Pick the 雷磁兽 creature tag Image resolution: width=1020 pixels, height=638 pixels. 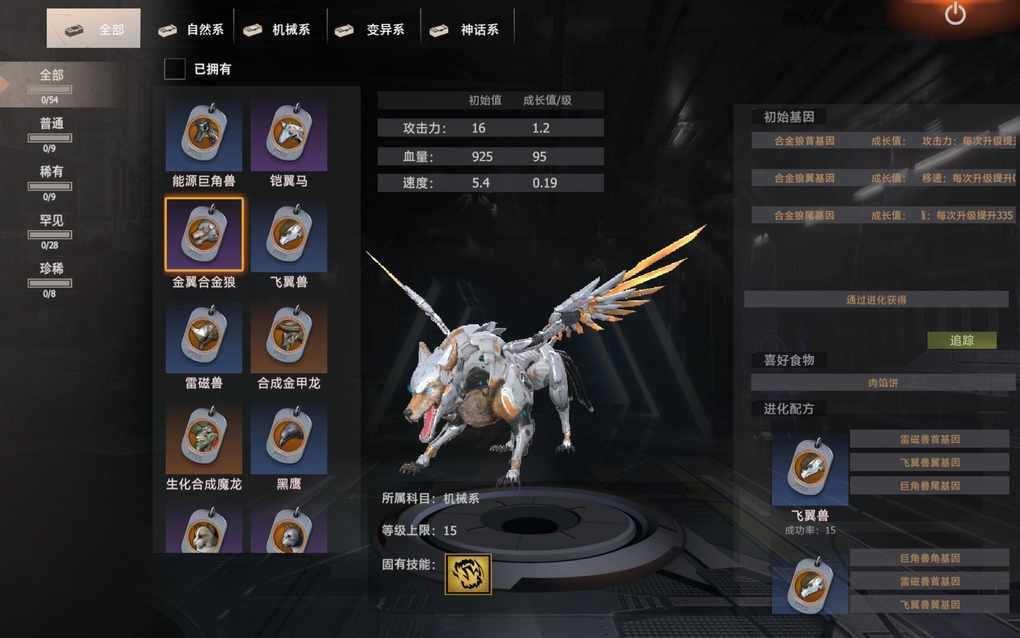tap(204, 337)
